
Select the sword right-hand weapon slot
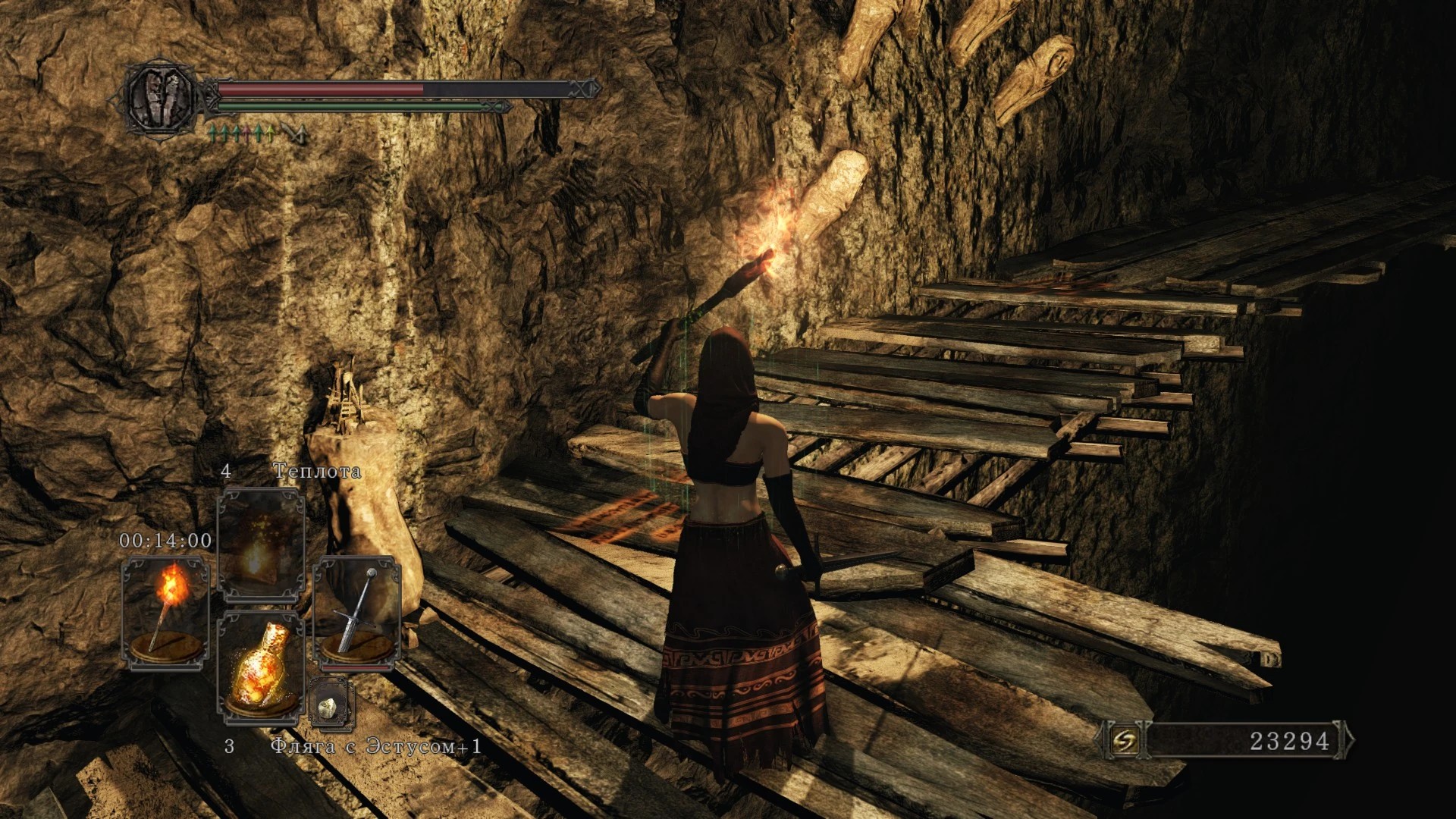[x=356, y=613]
